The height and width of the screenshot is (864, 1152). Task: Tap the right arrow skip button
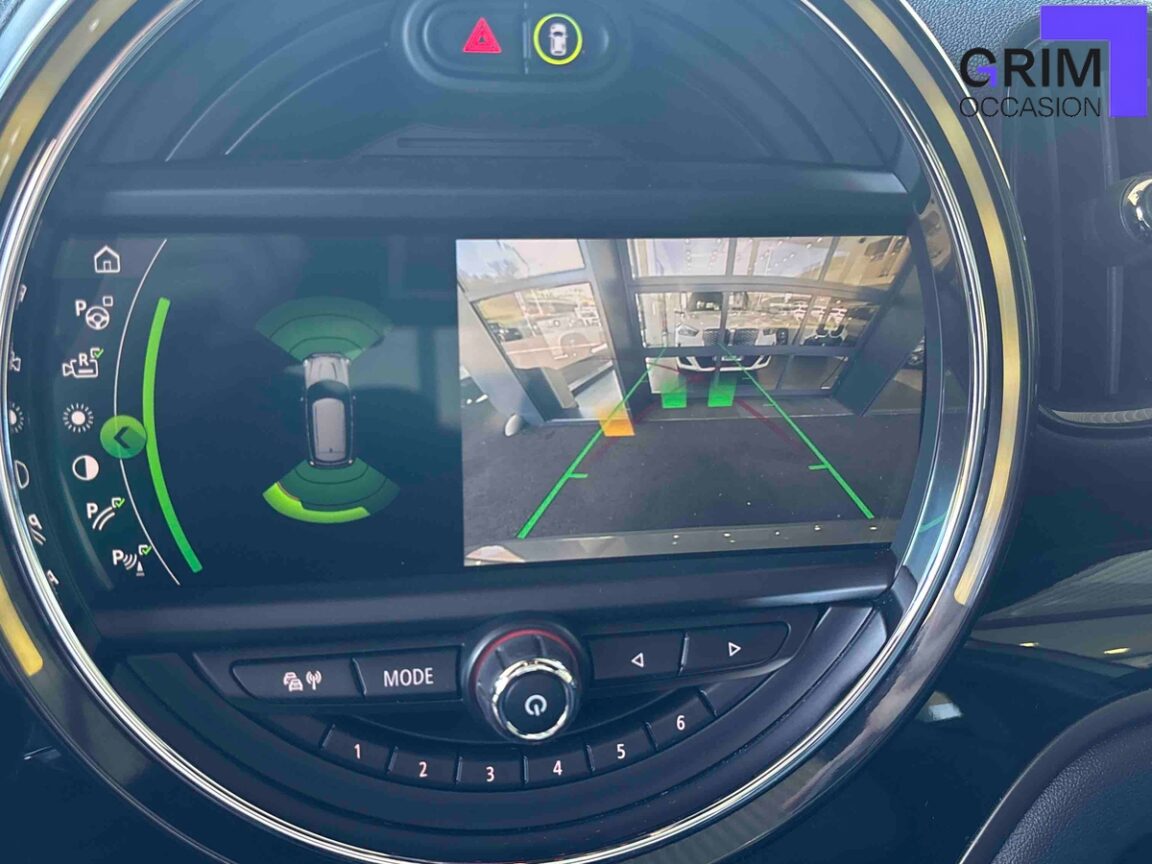(733, 649)
